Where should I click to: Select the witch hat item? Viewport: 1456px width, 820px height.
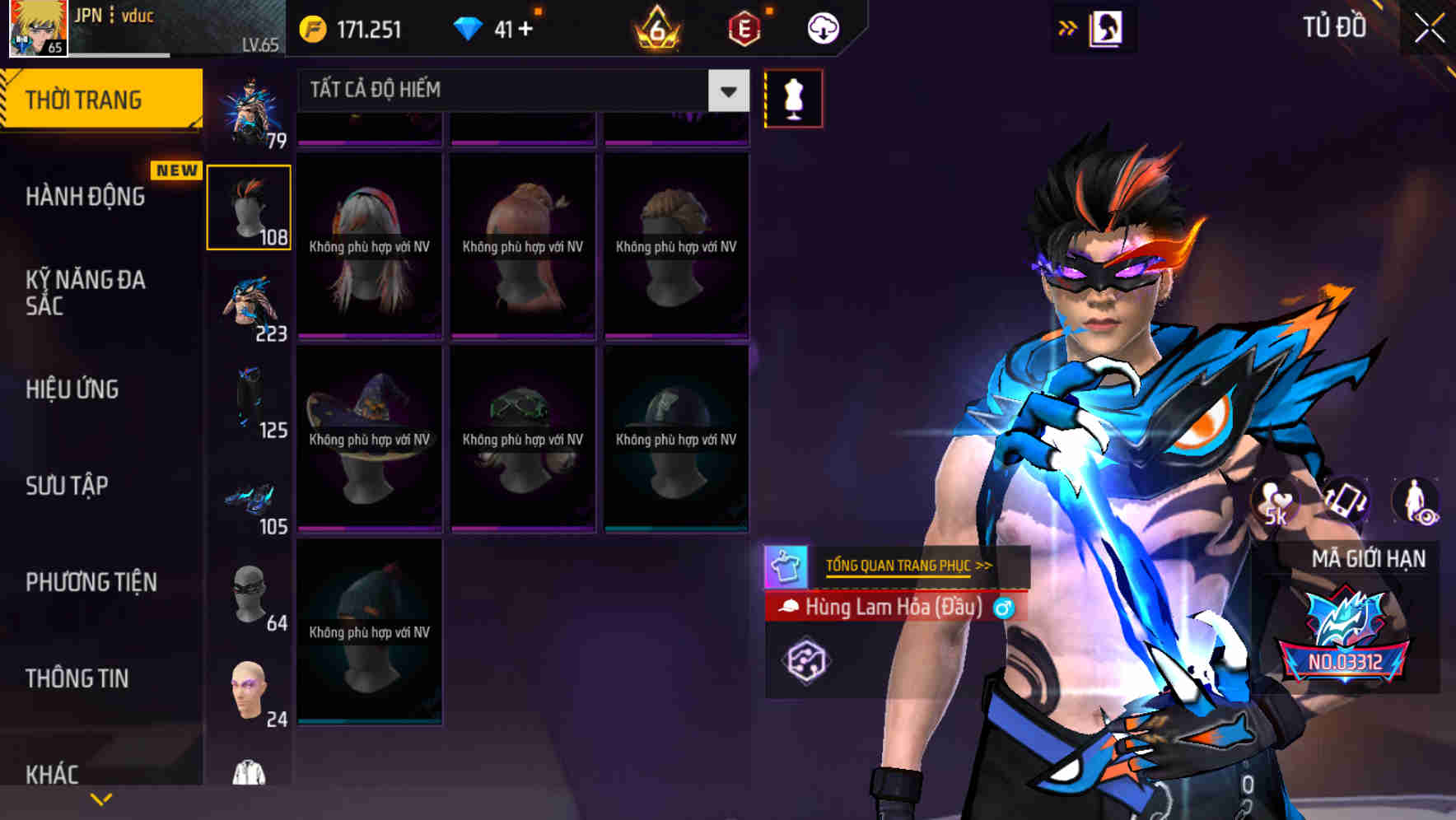[370, 438]
